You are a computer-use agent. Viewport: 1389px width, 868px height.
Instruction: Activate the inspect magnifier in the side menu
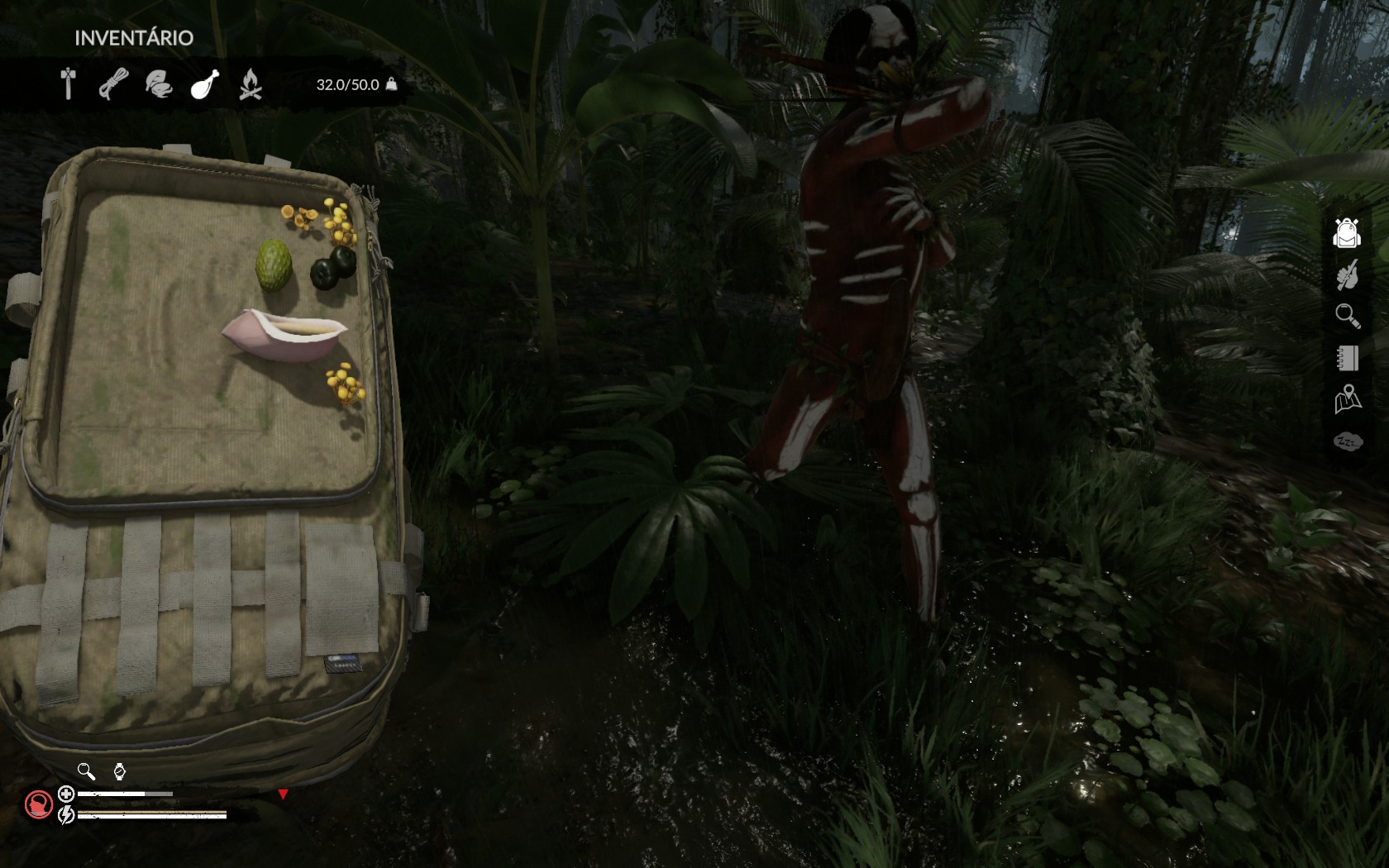pos(1347,316)
